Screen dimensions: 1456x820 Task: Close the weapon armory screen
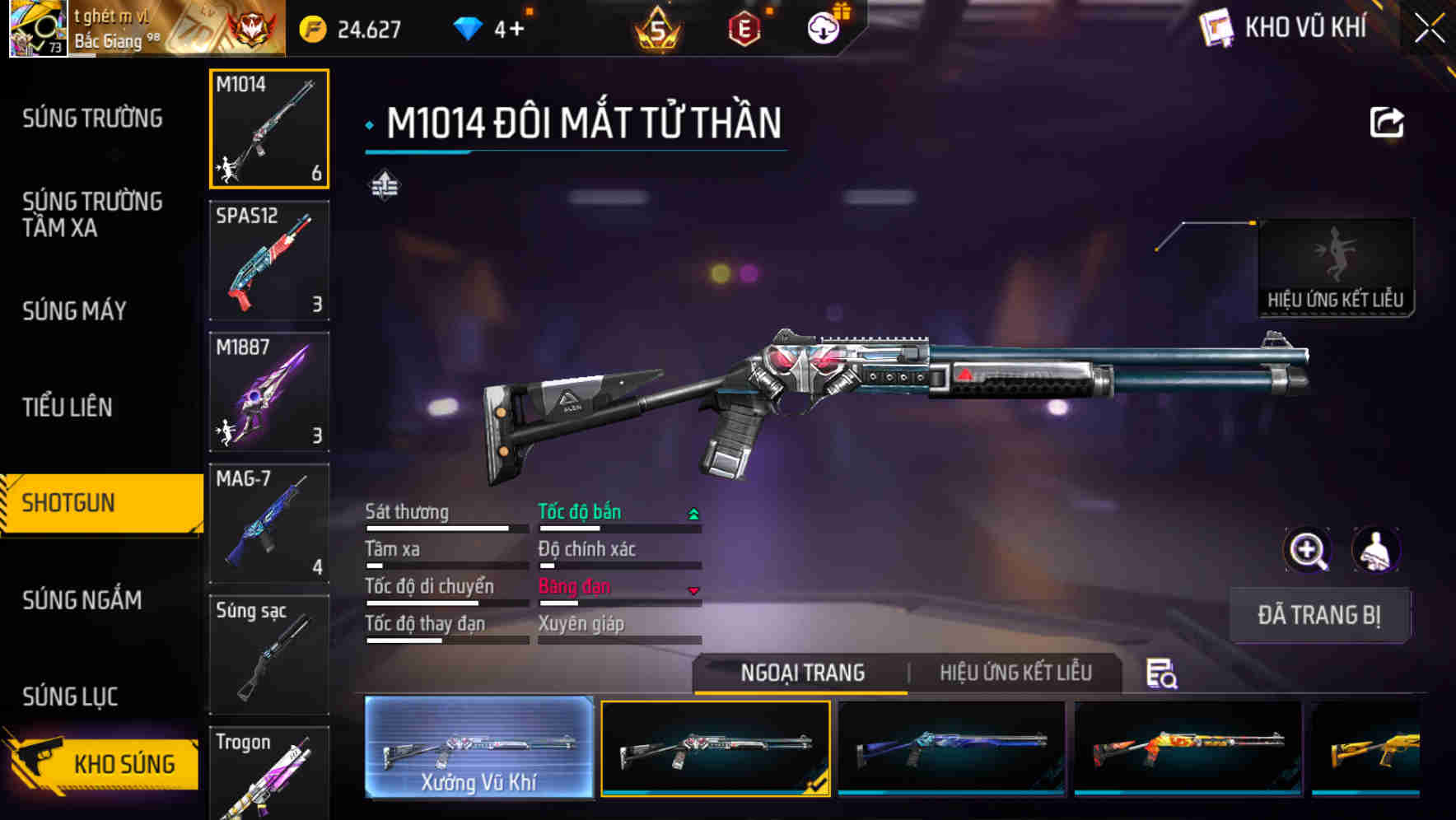[x=1430, y=29]
